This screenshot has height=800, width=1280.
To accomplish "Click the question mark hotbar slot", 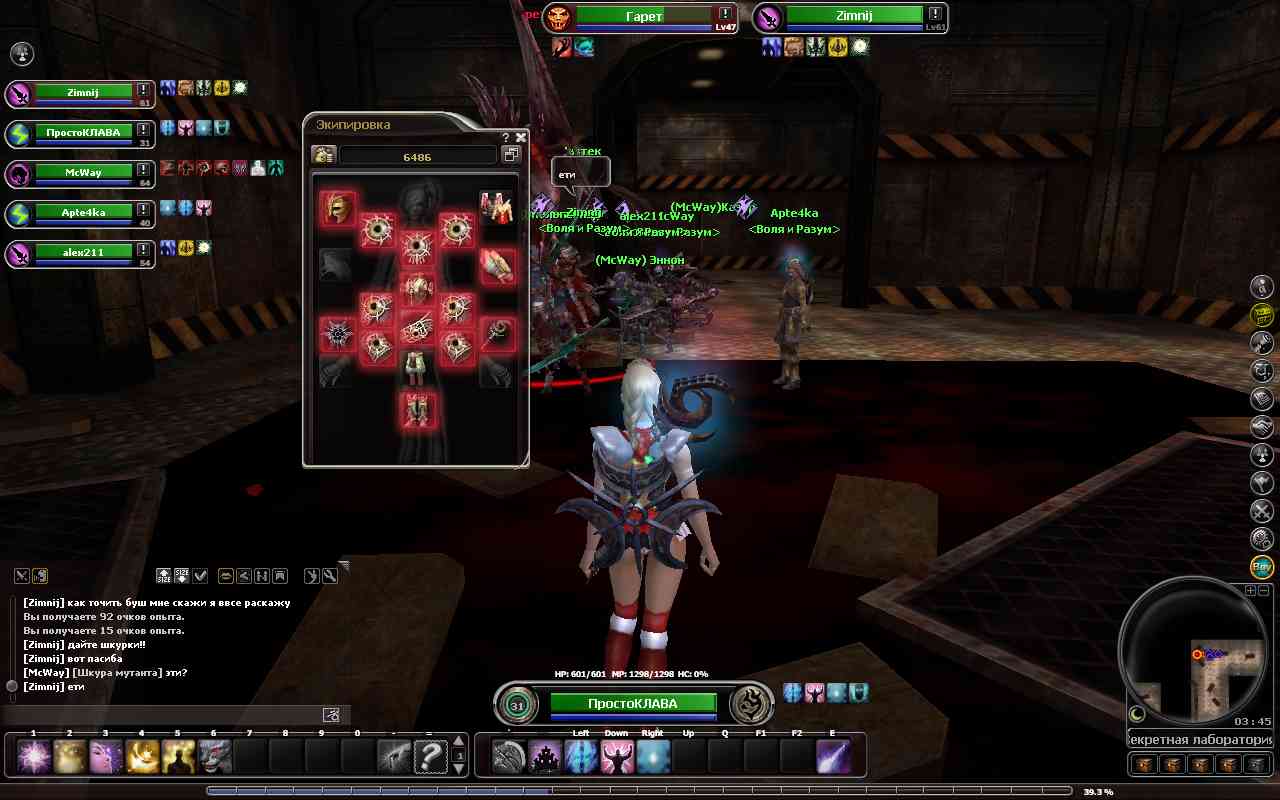I will pyautogui.click(x=430, y=756).
